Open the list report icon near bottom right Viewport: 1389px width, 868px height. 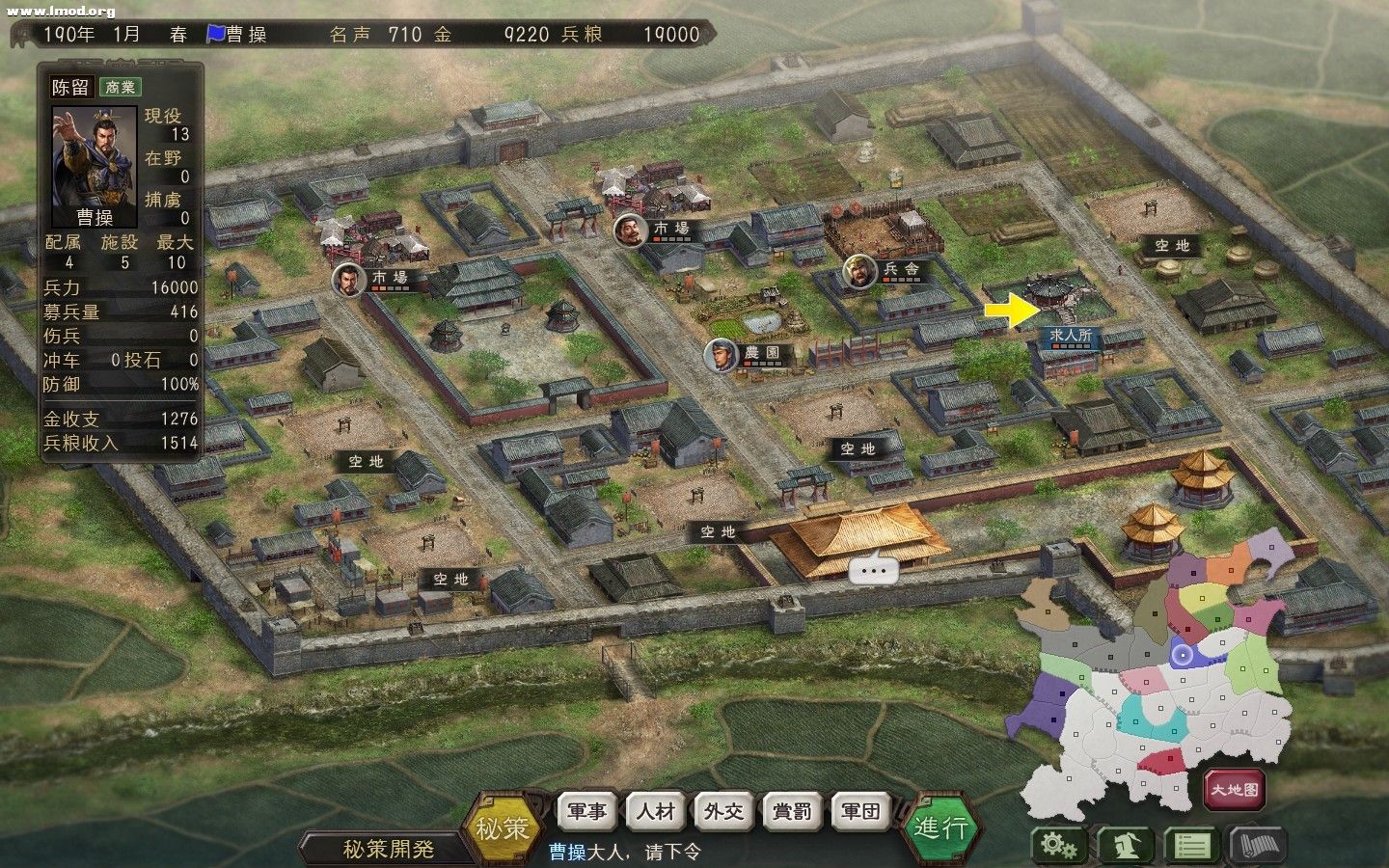[1193, 844]
